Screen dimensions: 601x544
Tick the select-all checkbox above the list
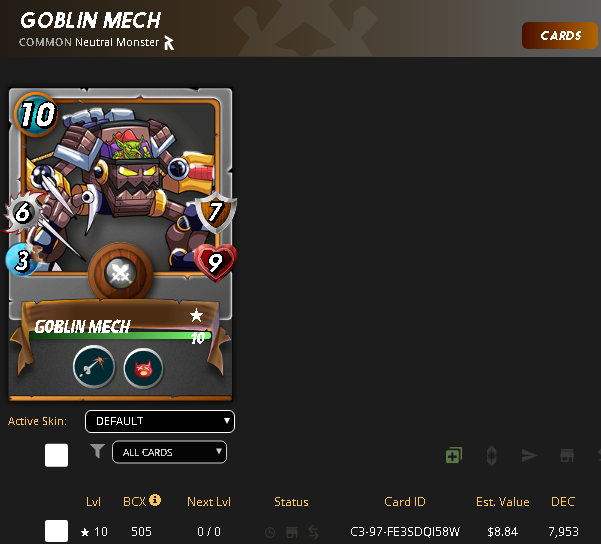[x=57, y=455]
